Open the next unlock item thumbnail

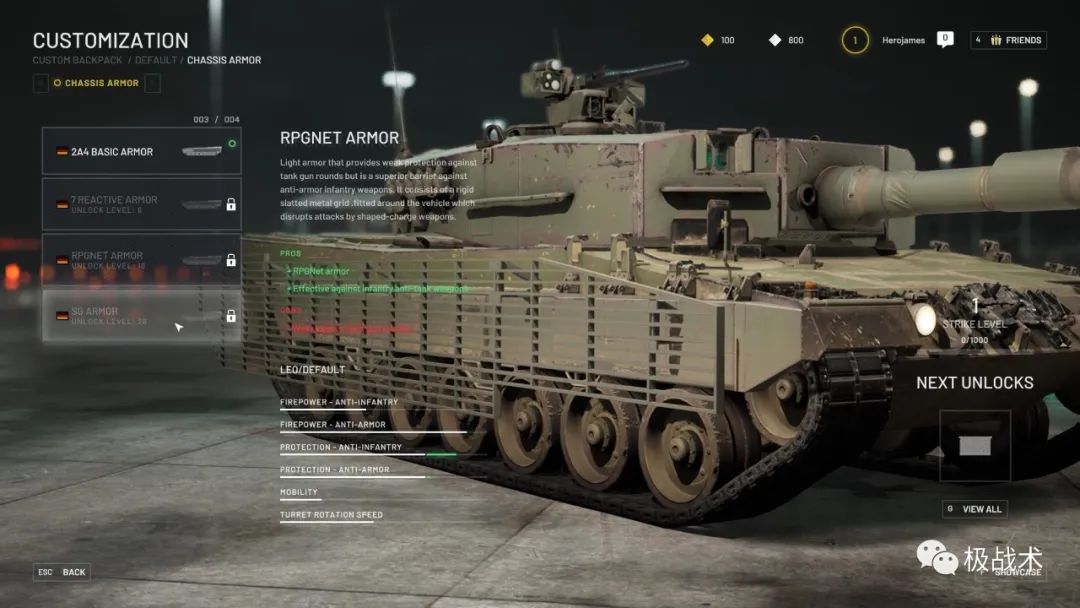(975, 446)
